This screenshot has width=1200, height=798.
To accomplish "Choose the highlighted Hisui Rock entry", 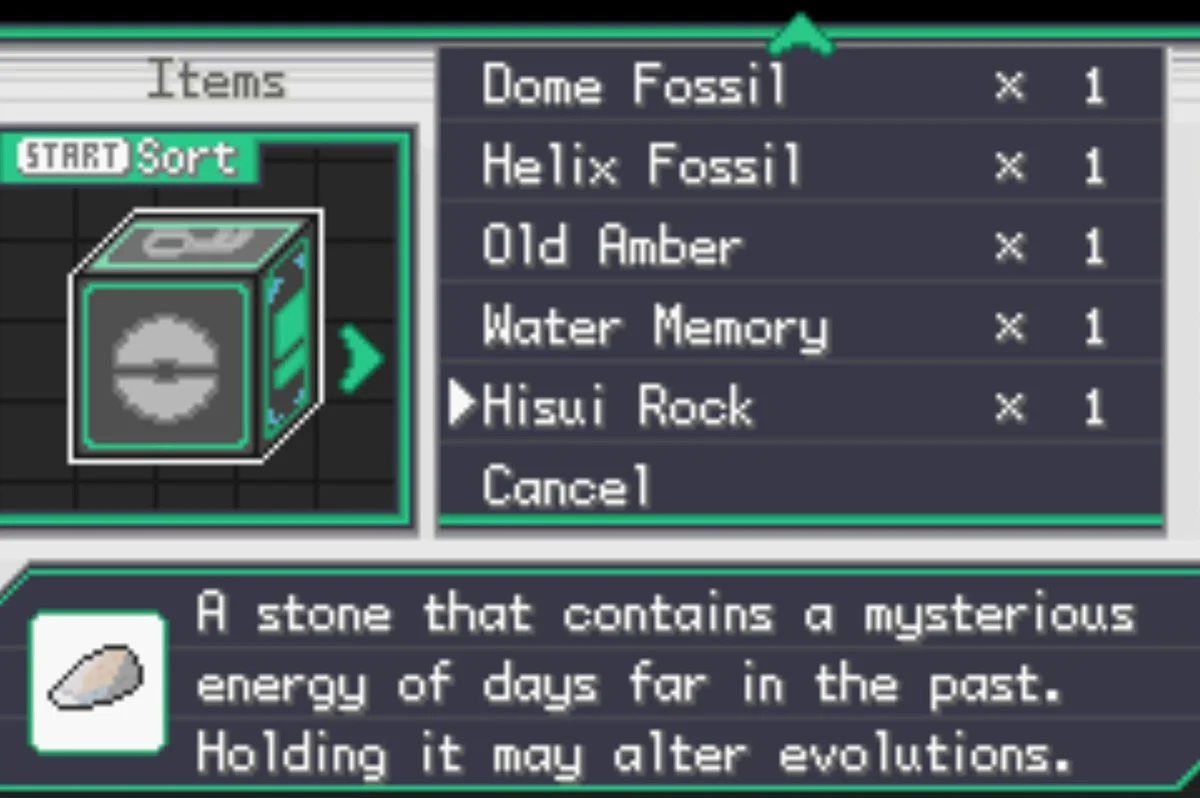I will (617, 407).
